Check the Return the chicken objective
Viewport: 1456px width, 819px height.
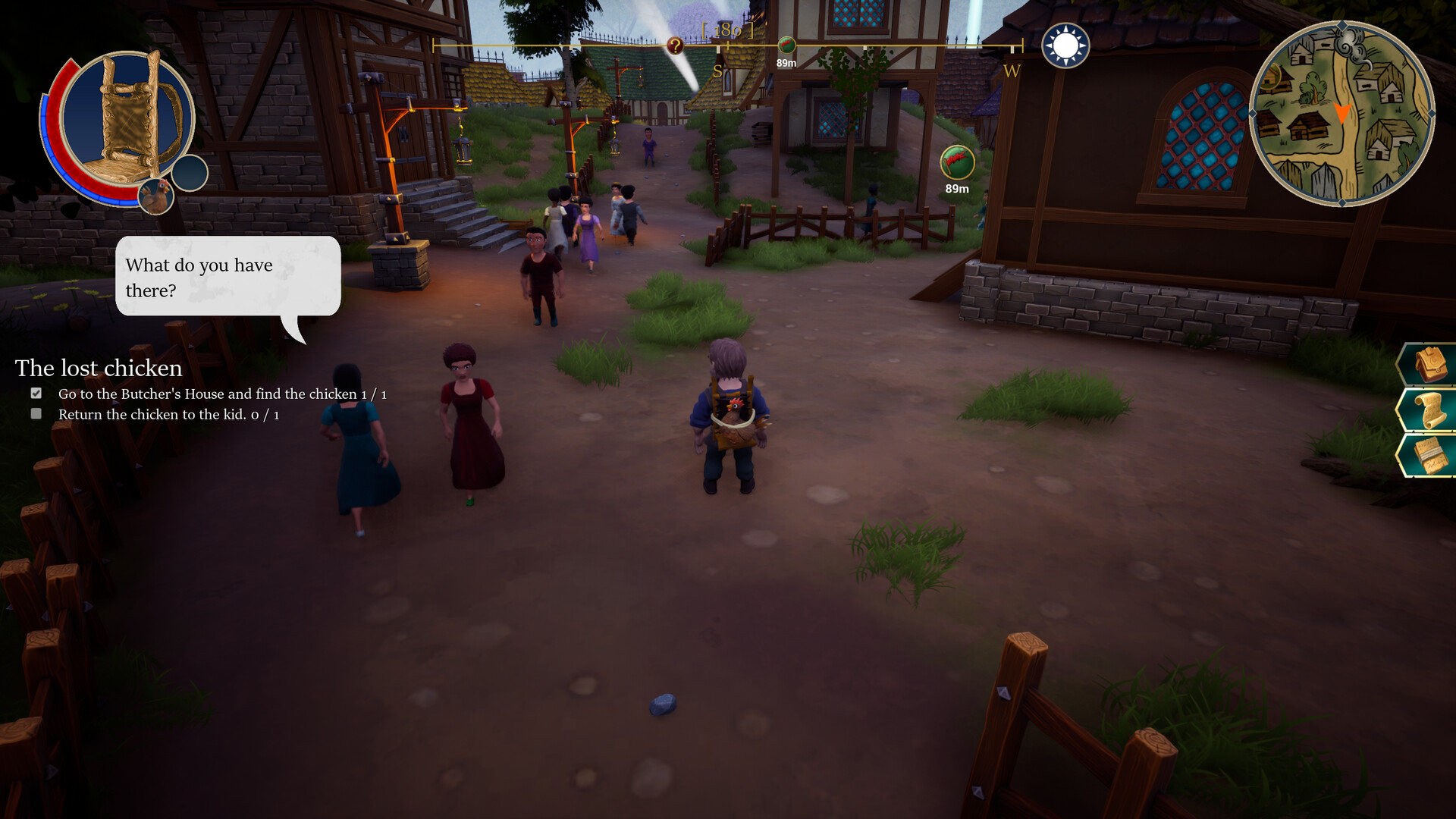click(35, 414)
